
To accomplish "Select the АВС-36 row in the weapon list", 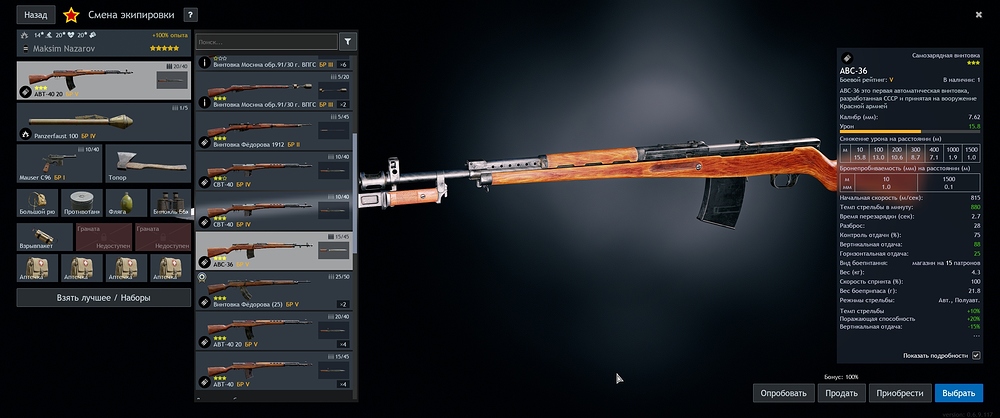I will 275,251.
